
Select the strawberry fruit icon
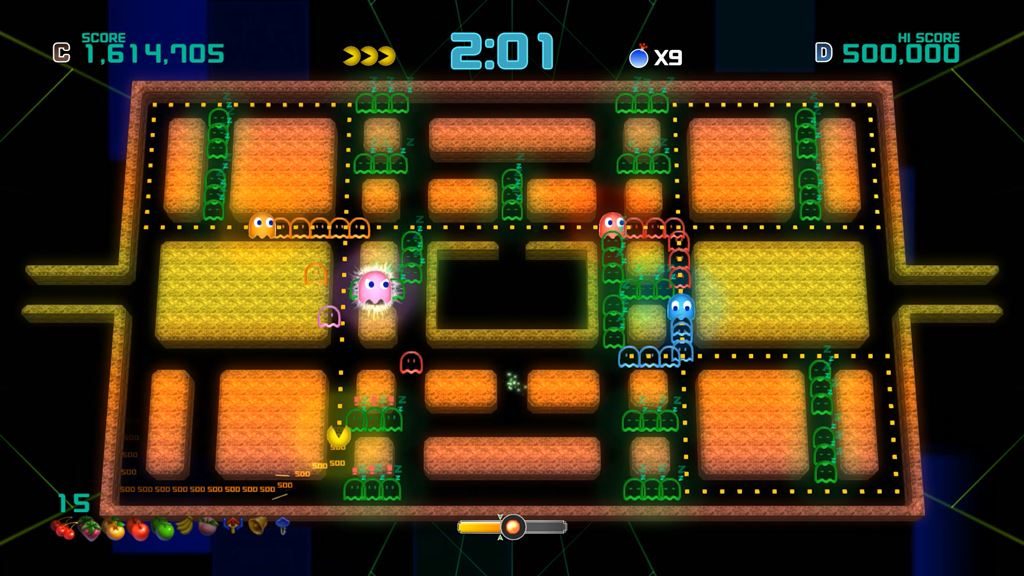click(90, 530)
